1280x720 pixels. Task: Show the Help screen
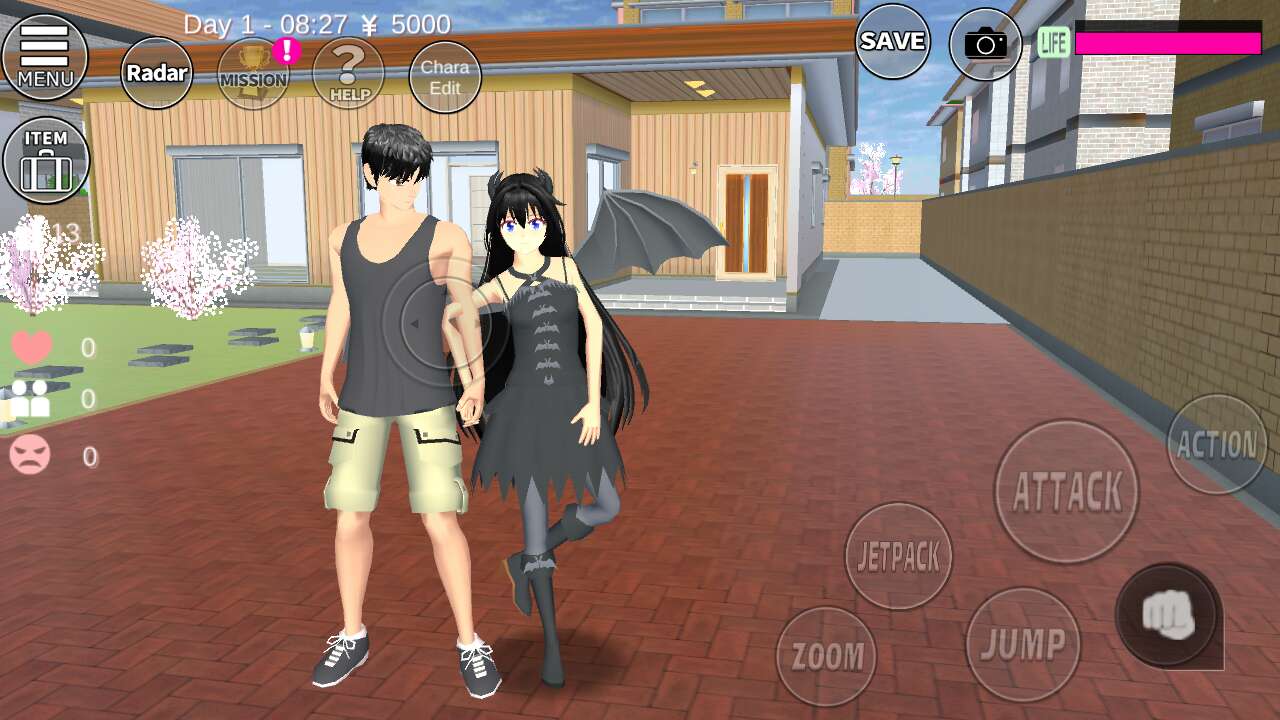point(348,73)
